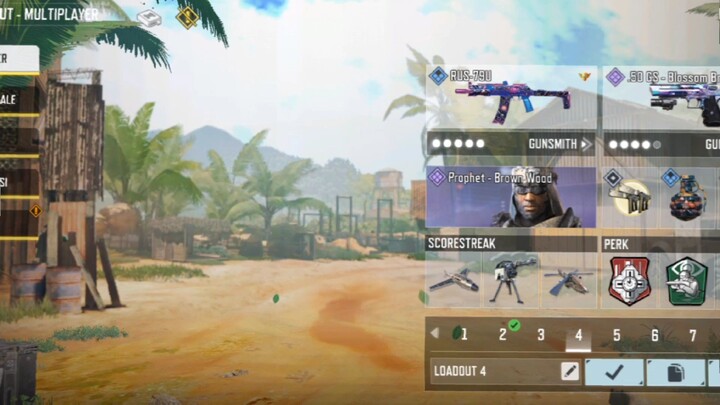The image size is (720, 405).
Task: Click the left arrow beside the loadout numbers
Action: 434,333
